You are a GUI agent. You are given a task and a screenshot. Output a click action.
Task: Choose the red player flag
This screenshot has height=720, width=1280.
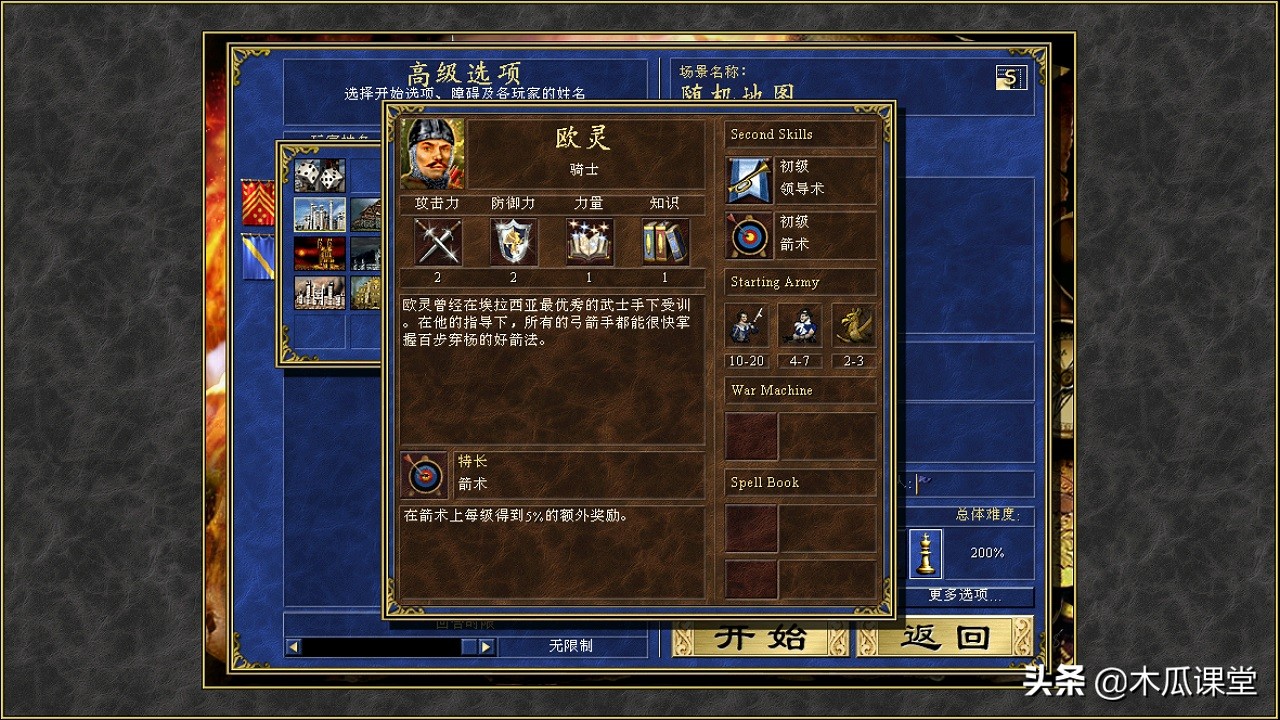[x=258, y=203]
